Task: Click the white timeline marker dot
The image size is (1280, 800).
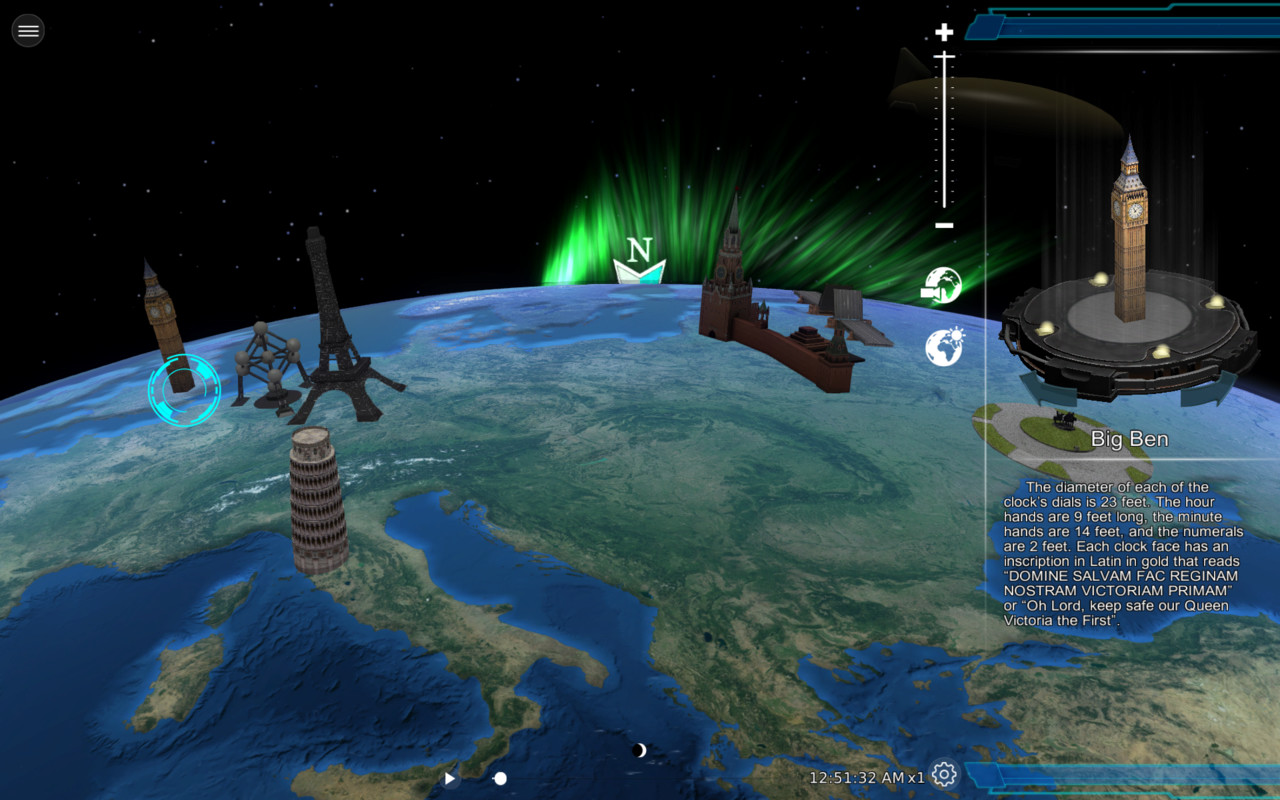Action: coord(498,777)
